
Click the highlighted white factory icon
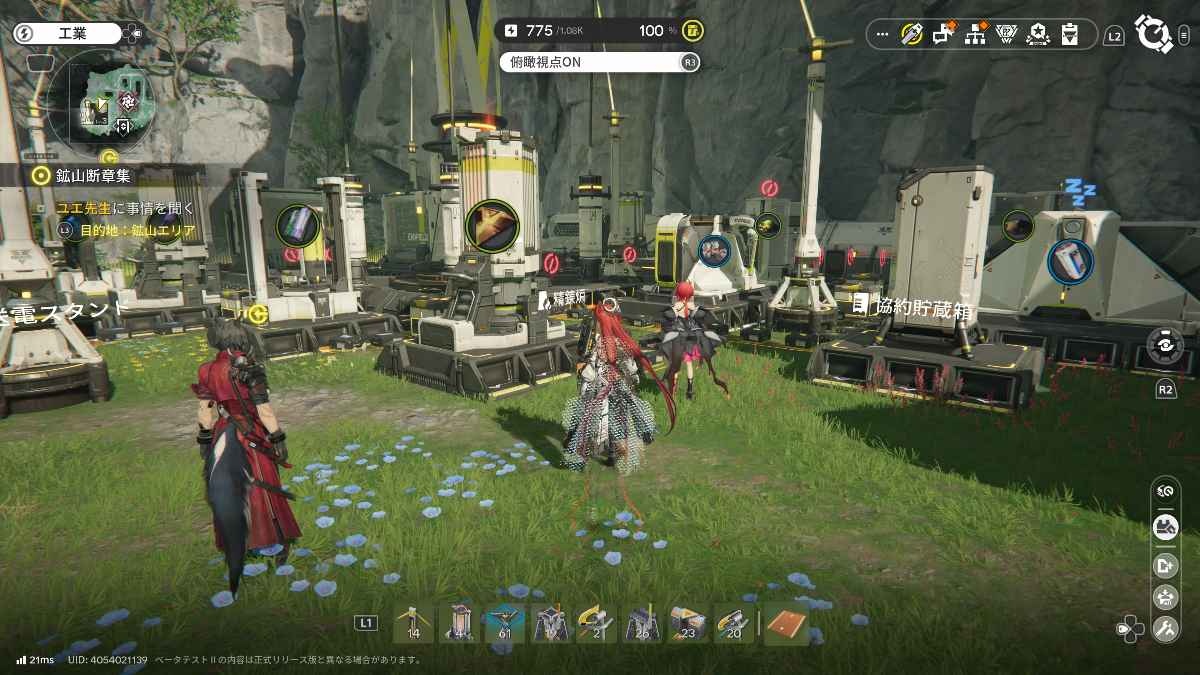[x=1165, y=527]
